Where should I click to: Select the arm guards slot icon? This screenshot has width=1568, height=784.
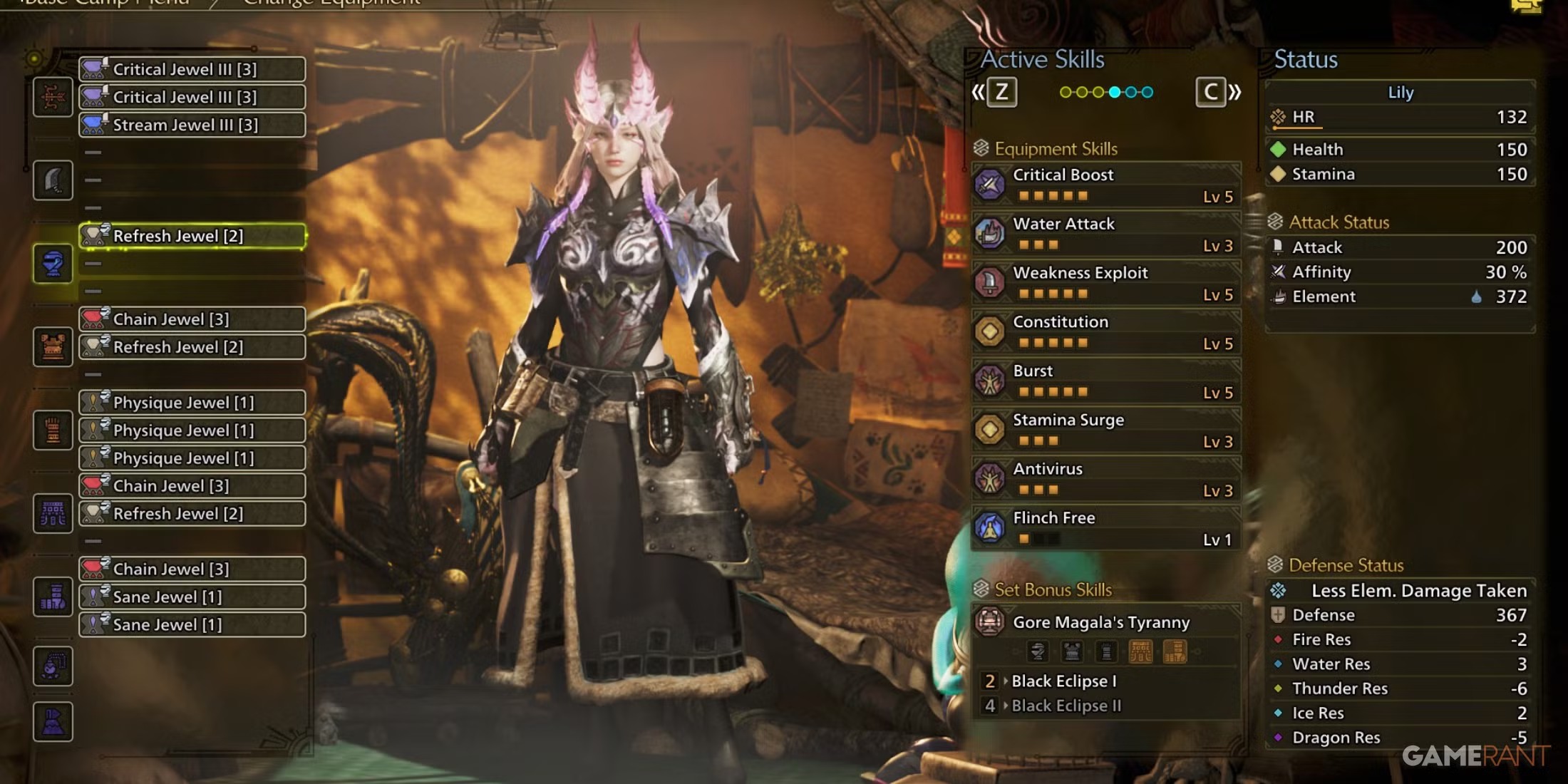53,430
